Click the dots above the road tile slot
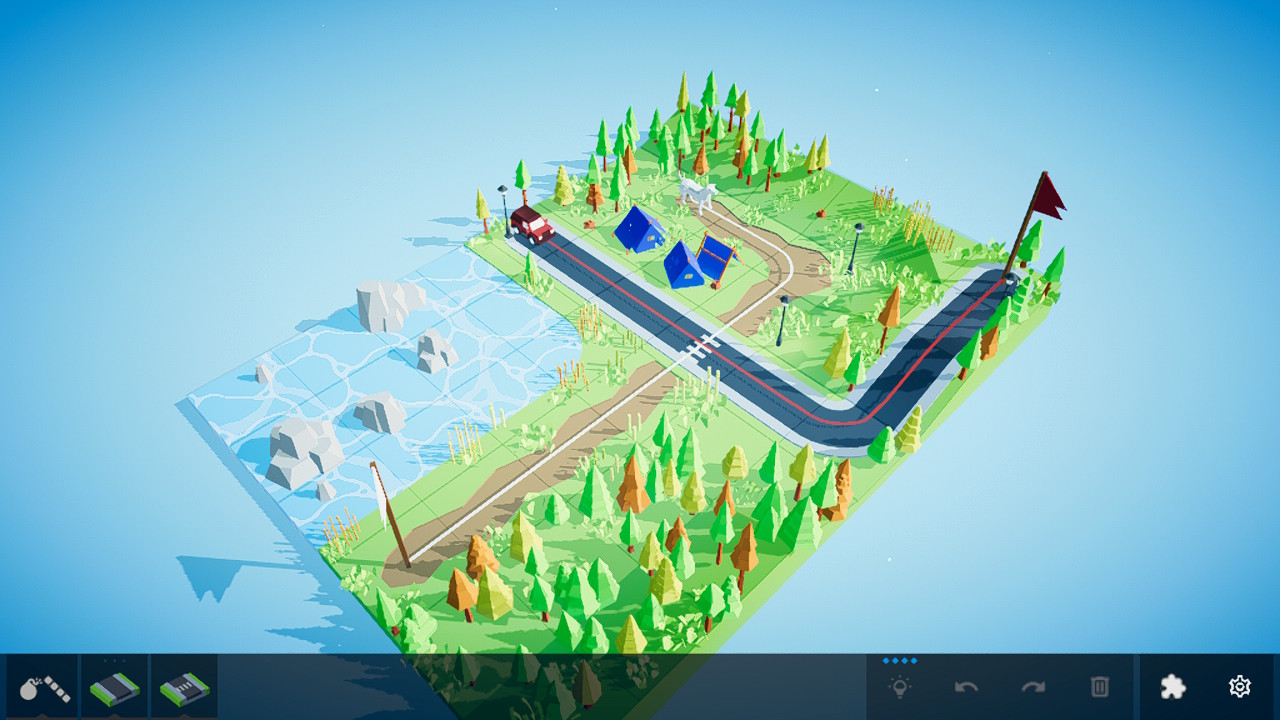This screenshot has width=1280, height=720. [x=113, y=660]
